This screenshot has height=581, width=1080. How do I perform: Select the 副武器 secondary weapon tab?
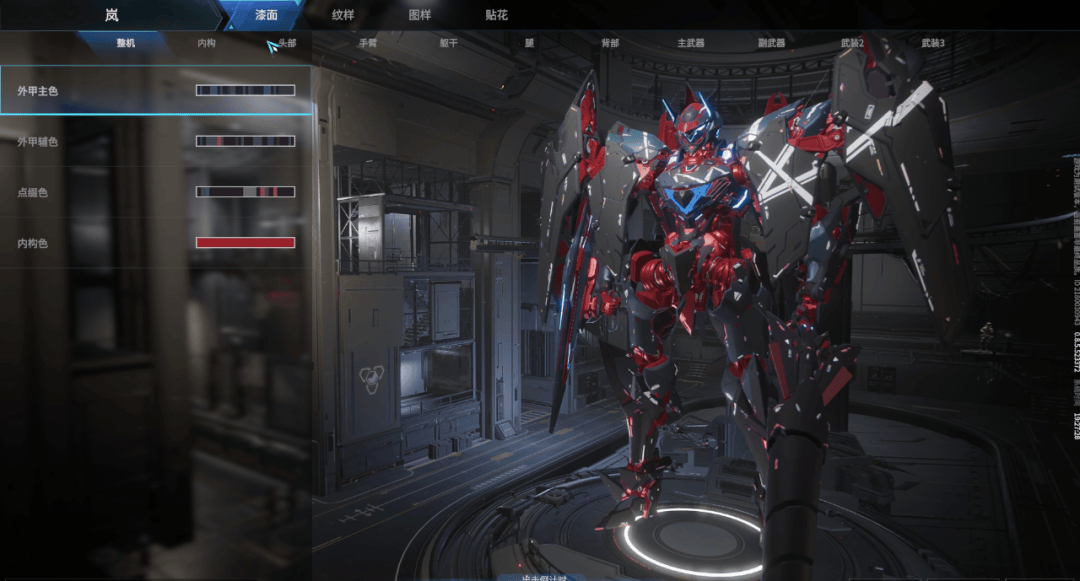coord(772,44)
